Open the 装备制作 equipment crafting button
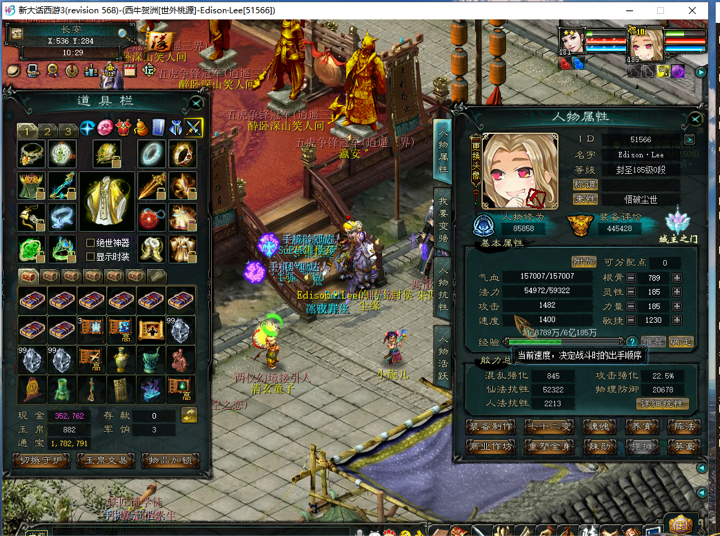Image resolution: width=720 pixels, height=536 pixels. tap(492, 425)
